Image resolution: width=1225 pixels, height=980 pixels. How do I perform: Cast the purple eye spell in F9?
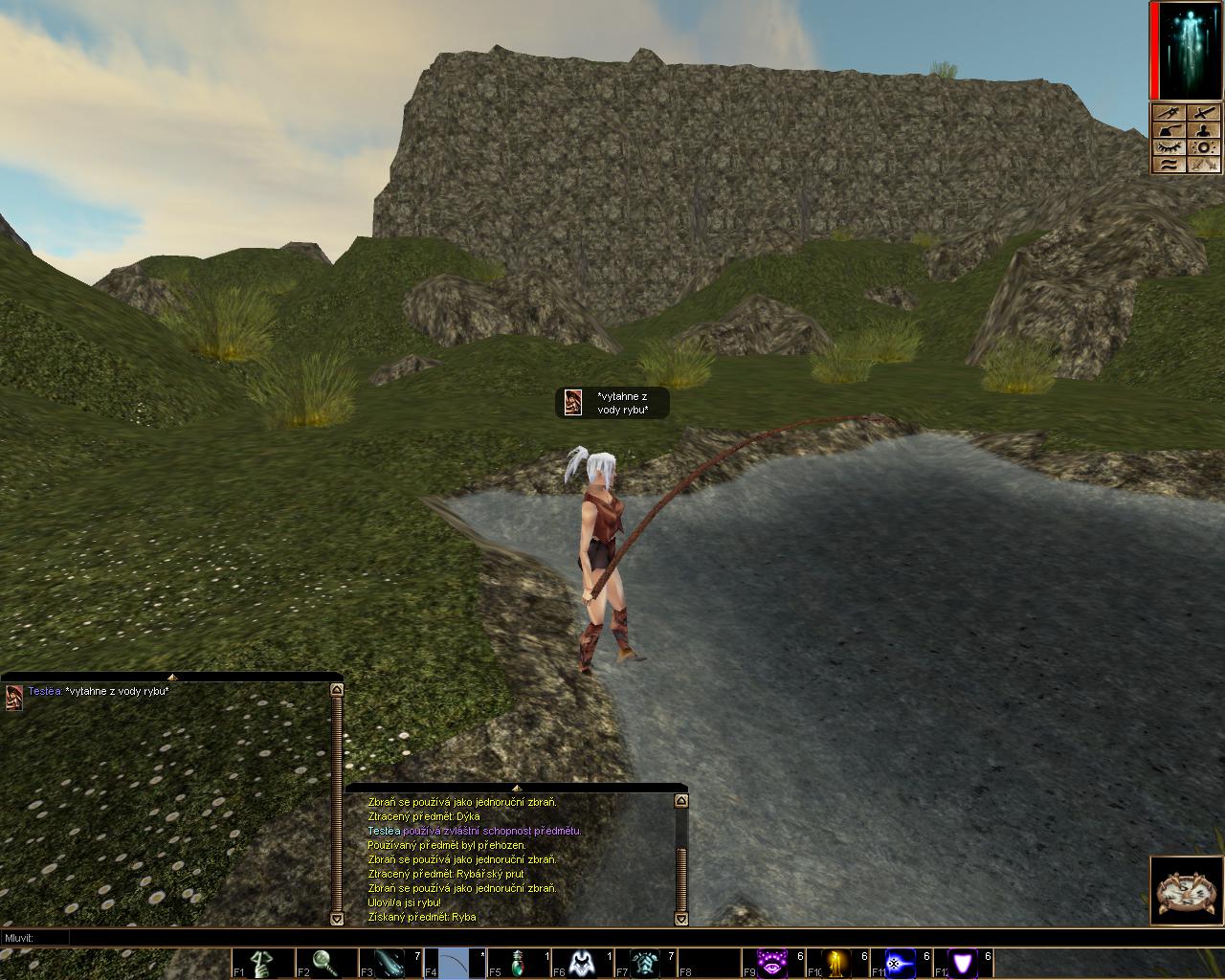[x=772, y=963]
